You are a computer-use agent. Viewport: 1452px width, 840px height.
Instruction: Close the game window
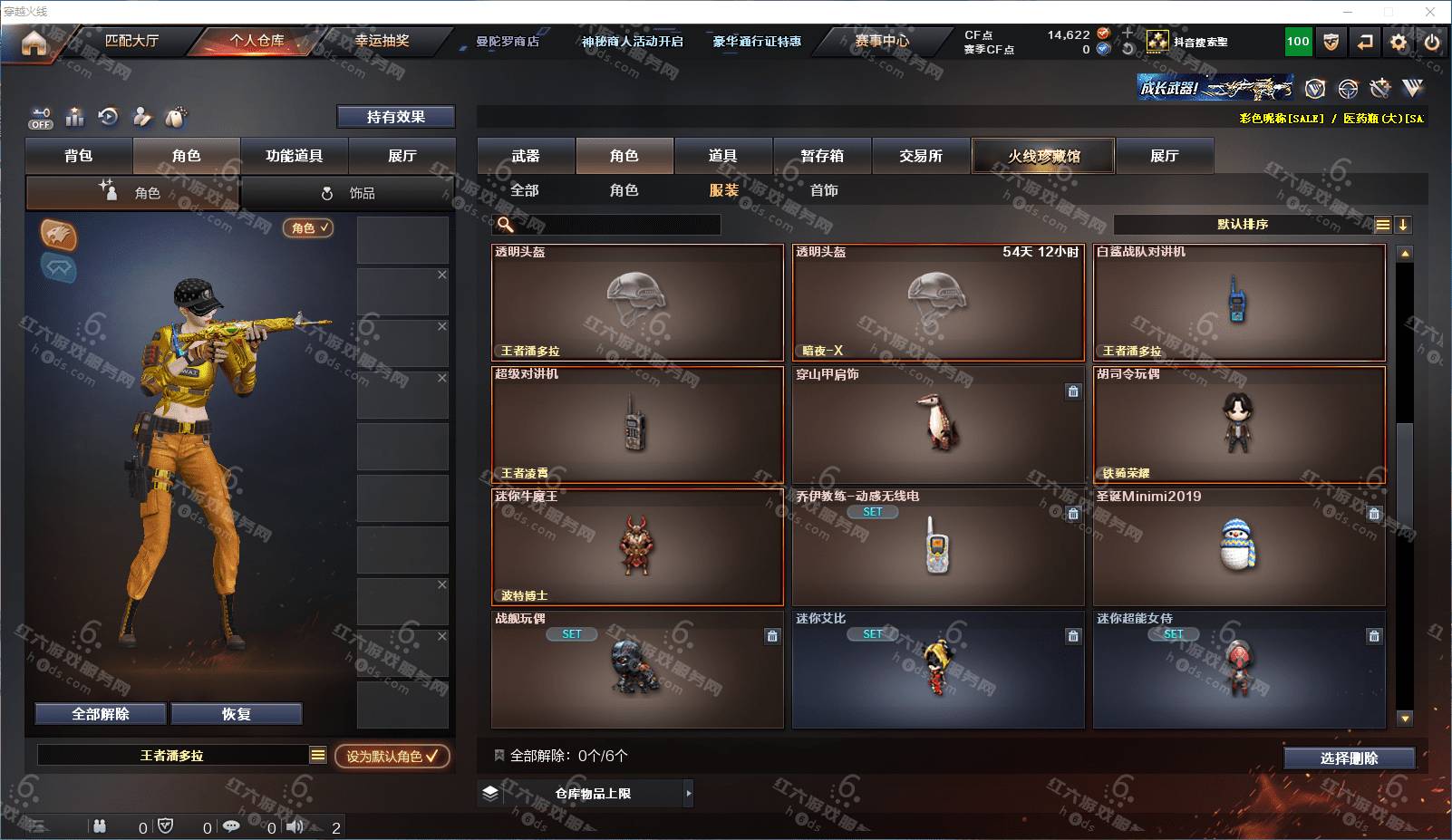1430,12
